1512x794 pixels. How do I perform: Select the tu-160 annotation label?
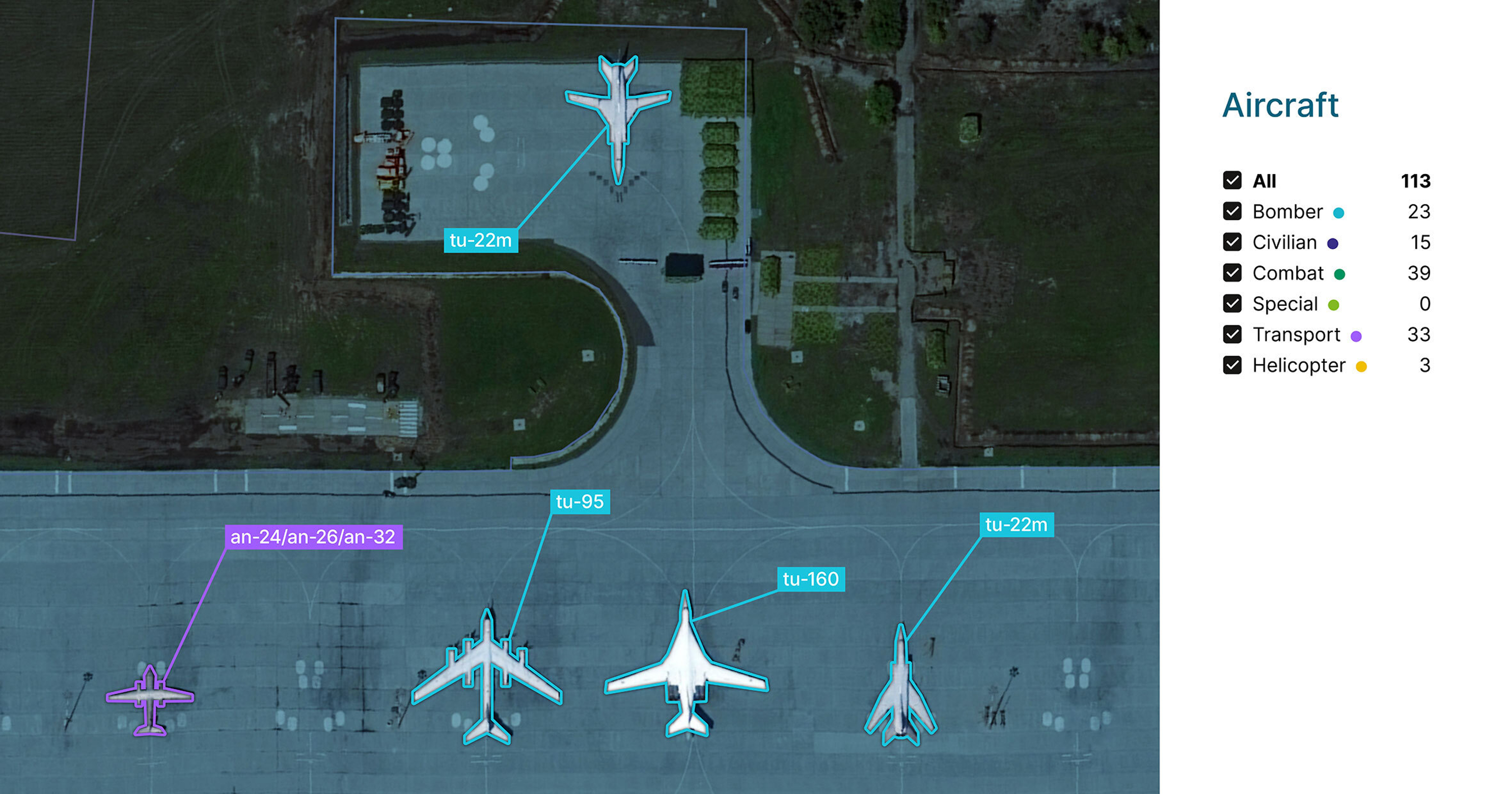(810, 578)
